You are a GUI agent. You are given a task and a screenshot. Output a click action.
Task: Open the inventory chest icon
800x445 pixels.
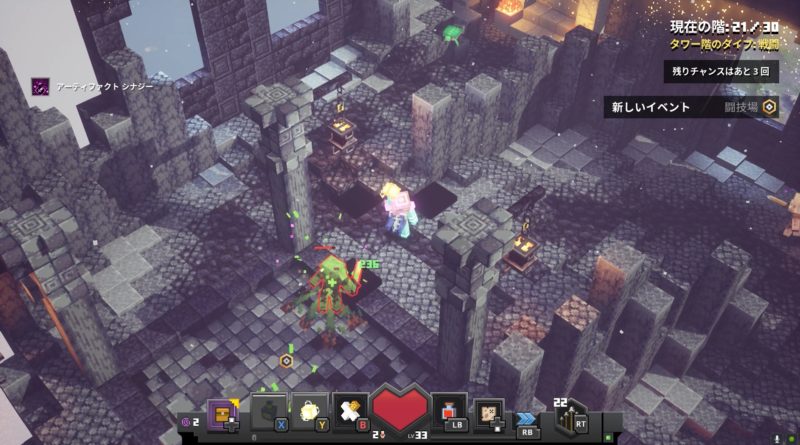point(223,413)
